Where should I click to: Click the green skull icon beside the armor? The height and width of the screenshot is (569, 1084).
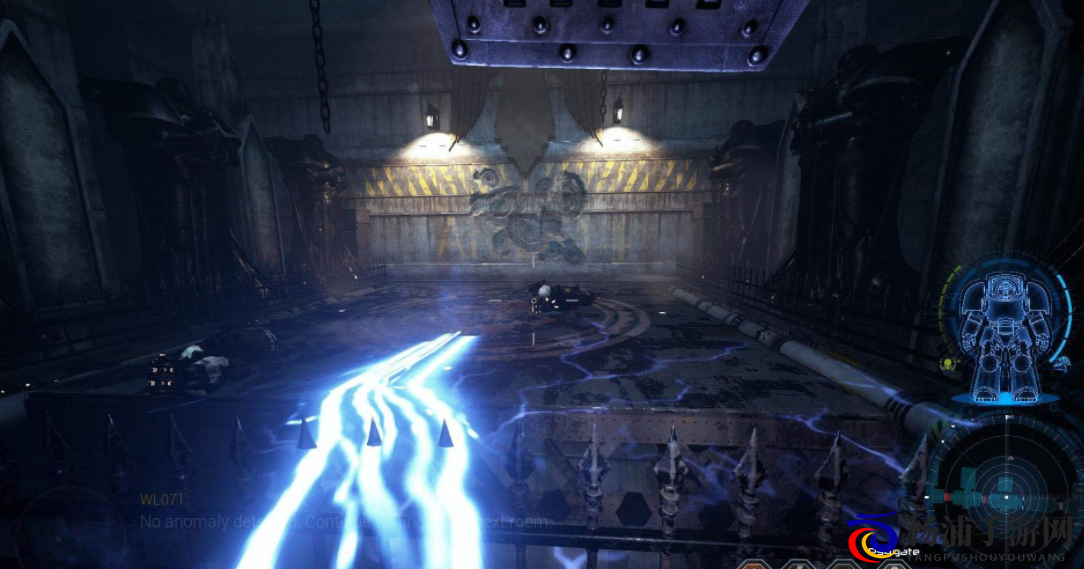click(x=948, y=364)
